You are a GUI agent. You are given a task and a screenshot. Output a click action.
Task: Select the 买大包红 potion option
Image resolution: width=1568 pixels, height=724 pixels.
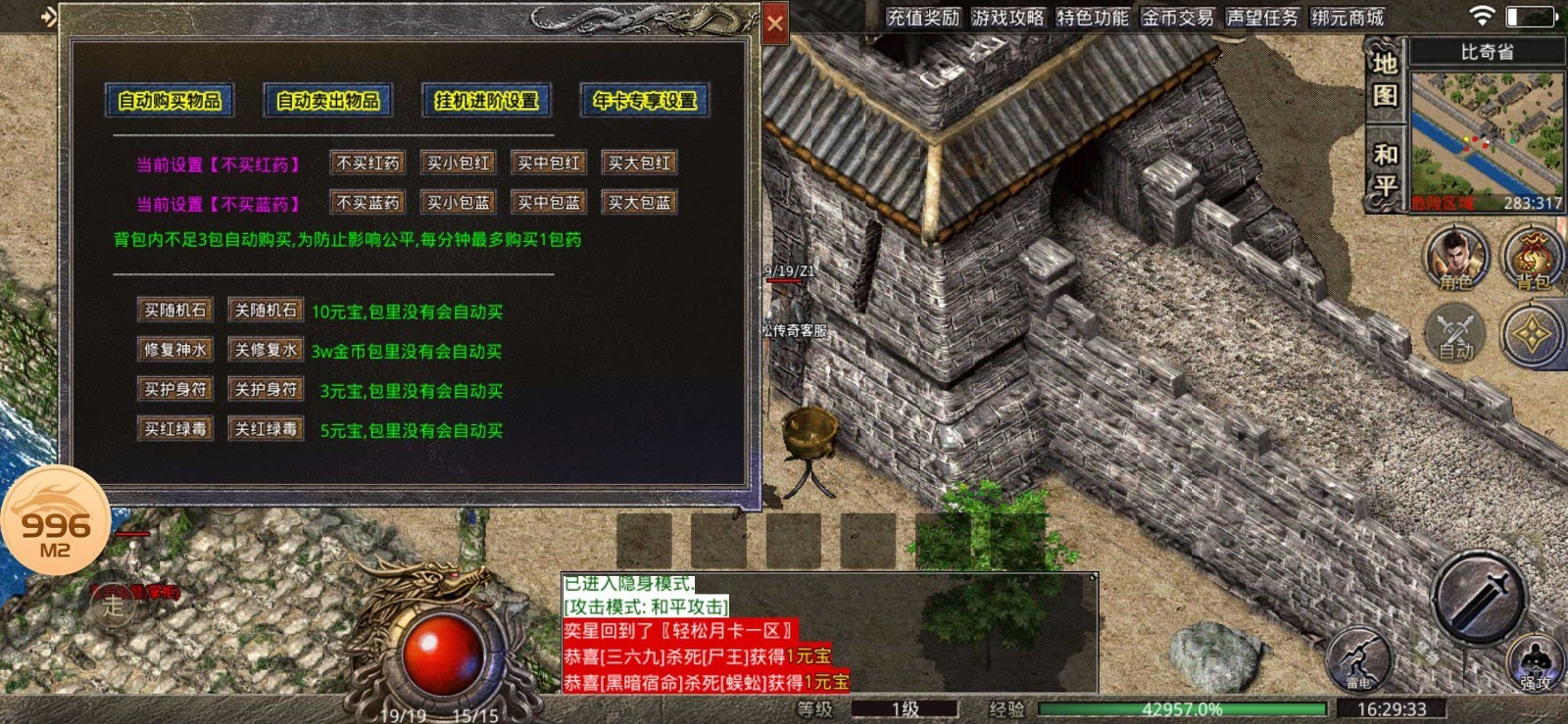(x=639, y=162)
